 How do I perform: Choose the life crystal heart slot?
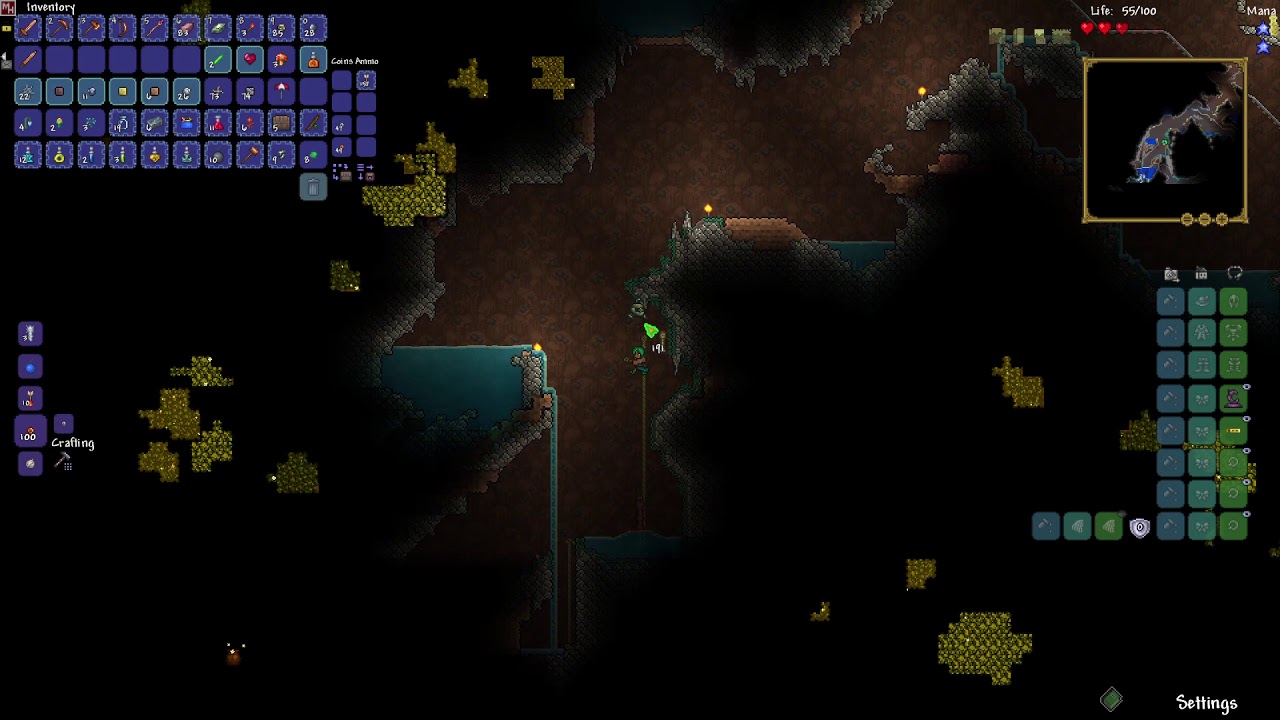click(x=250, y=60)
